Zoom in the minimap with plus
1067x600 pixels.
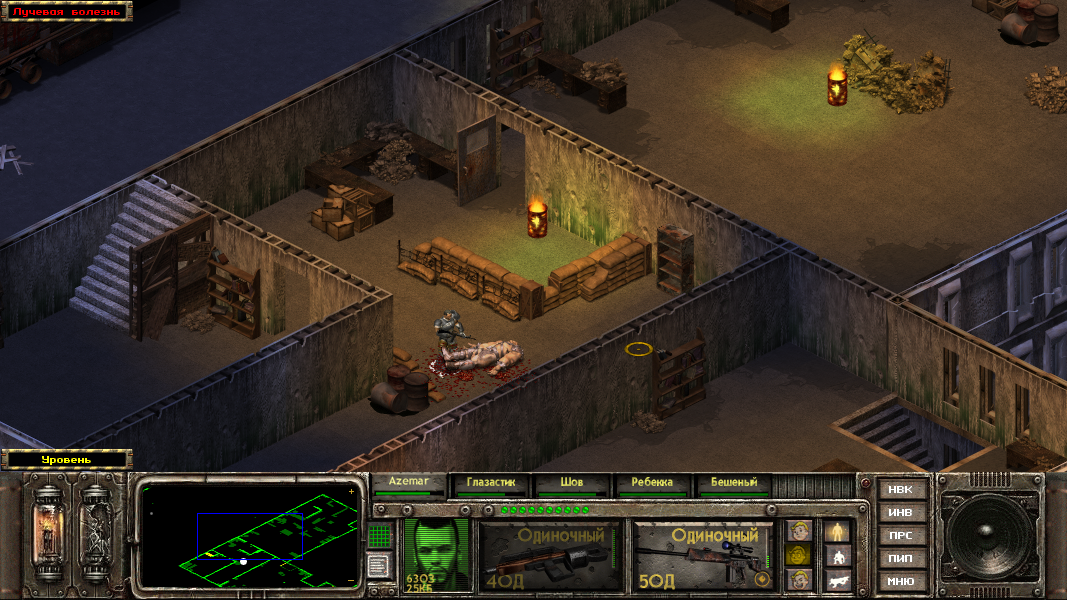(351, 492)
